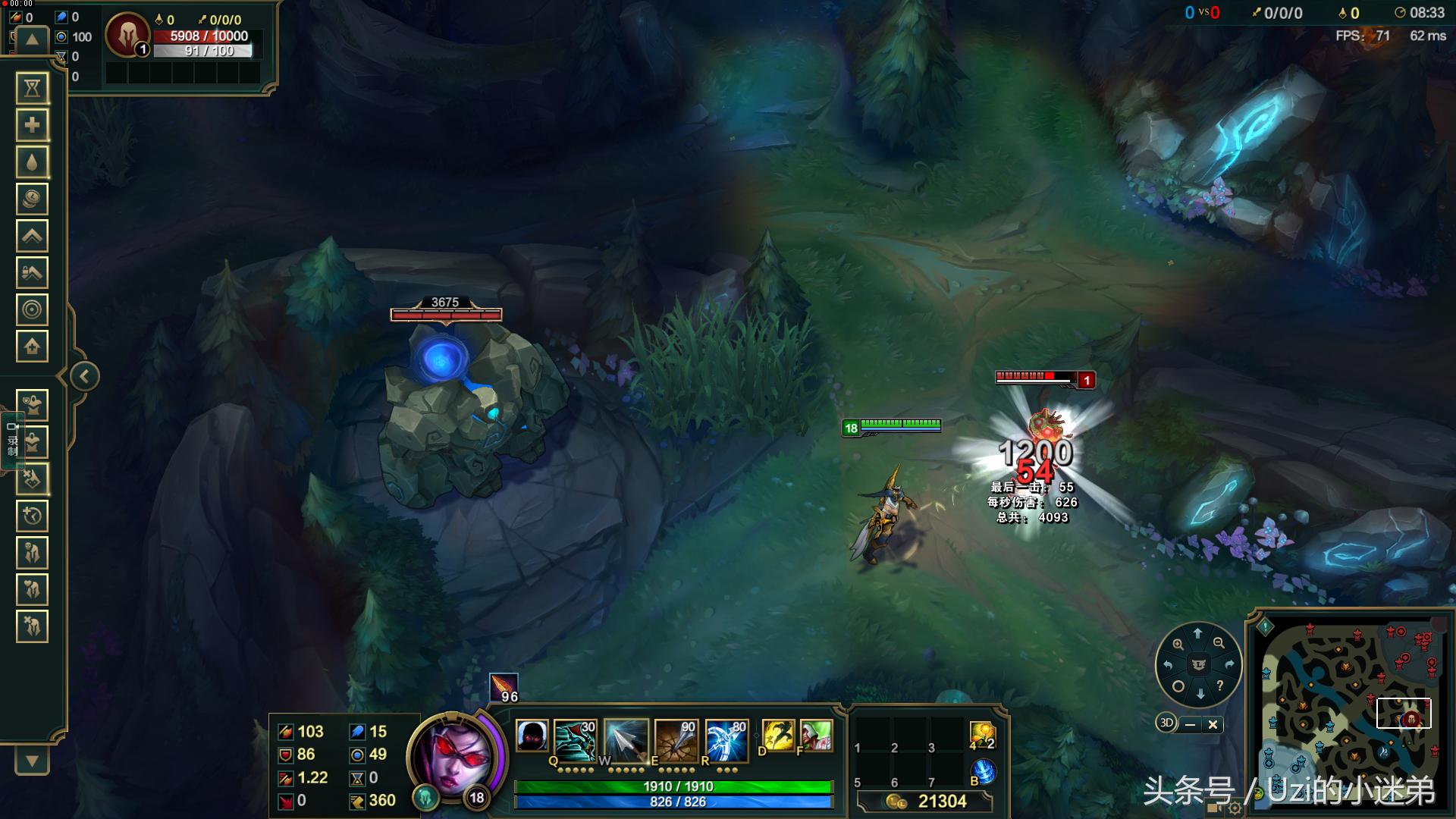Toggle the 3D camera button

pos(1166,723)
